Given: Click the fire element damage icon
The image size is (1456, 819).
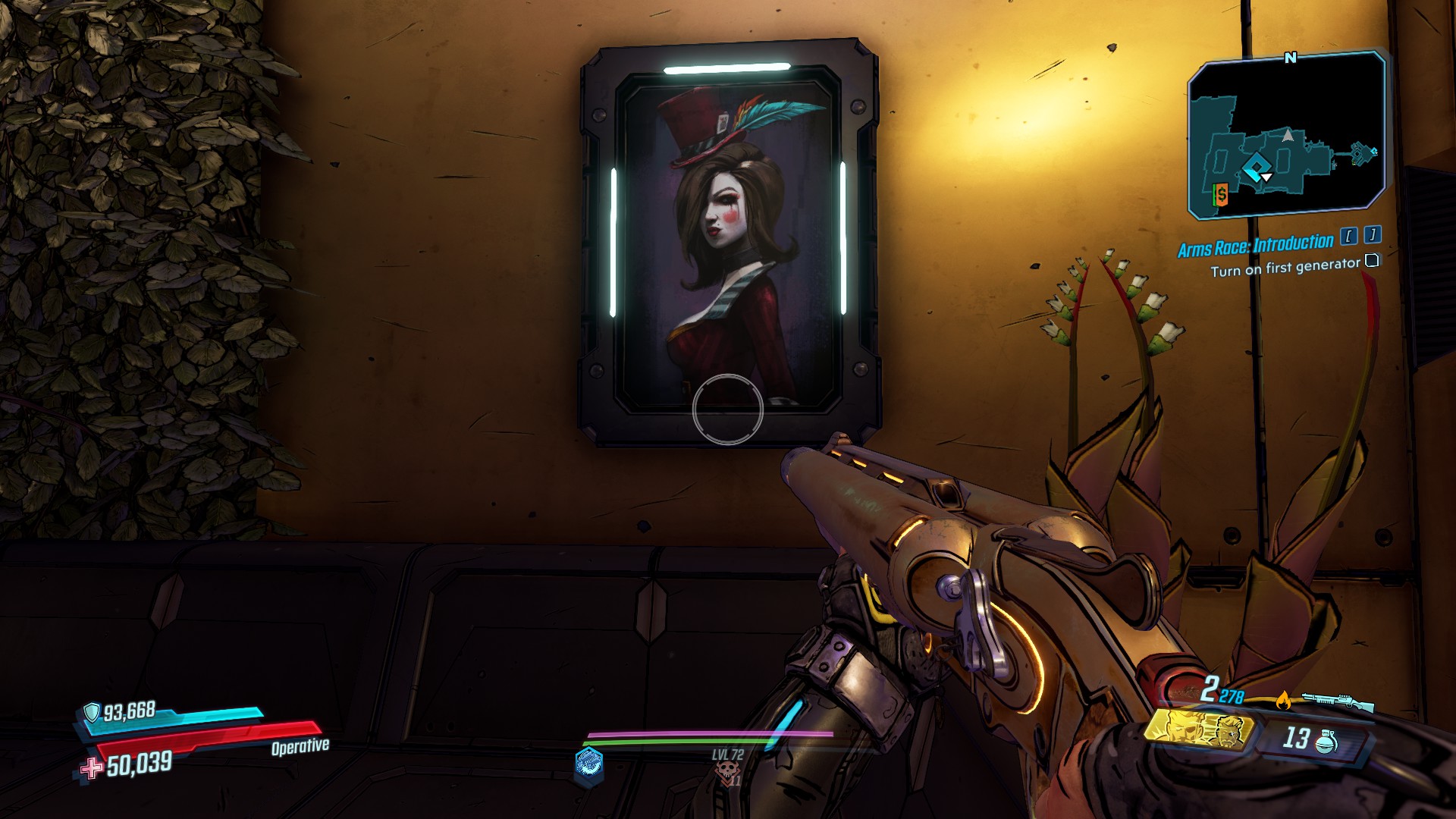Looking at the screenshot, I should click(x=1283, y=700).
